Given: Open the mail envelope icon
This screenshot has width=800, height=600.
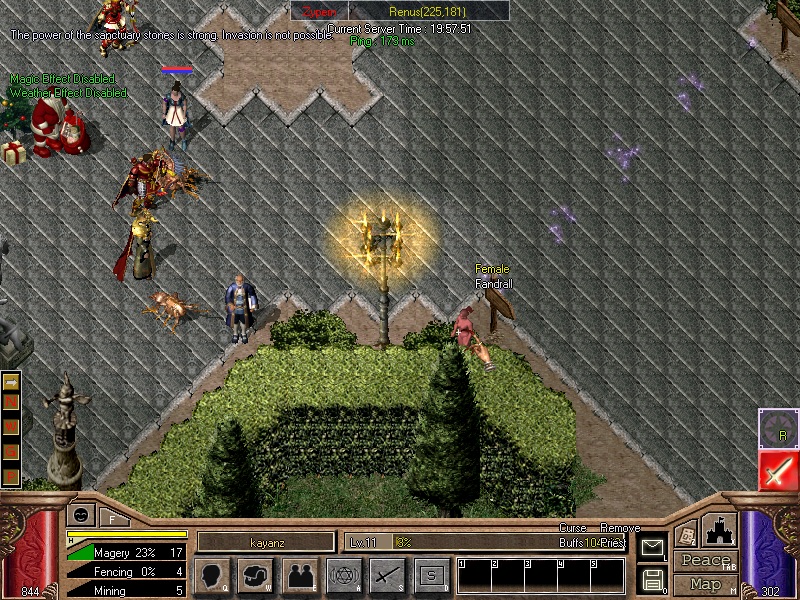Looking at the screenshot, I should (x=652, y=548).
